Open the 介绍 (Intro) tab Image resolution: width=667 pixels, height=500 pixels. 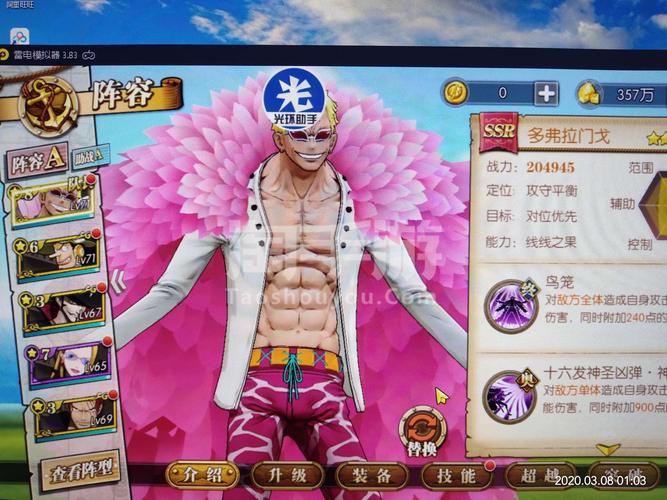203,475
